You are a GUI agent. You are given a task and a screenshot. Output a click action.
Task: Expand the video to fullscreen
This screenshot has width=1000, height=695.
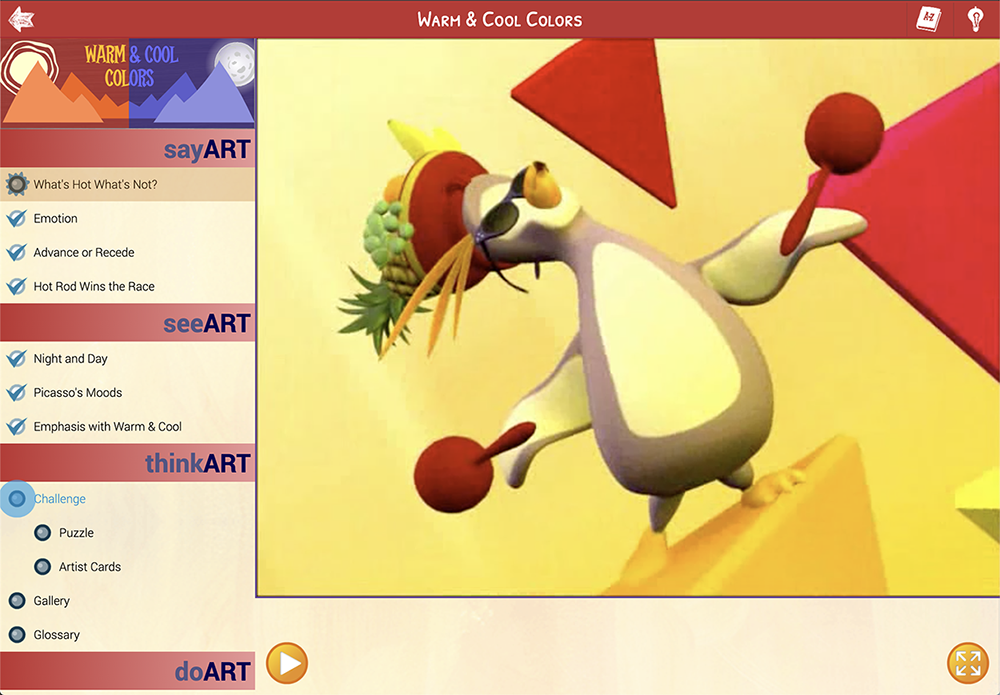[x=967, y=663]
